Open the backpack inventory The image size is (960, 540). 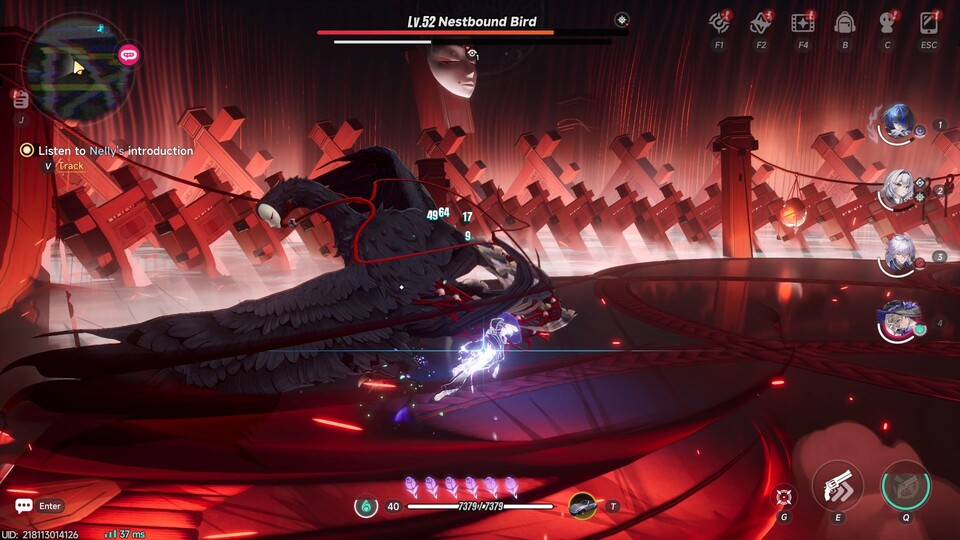[x=845, y=23]
